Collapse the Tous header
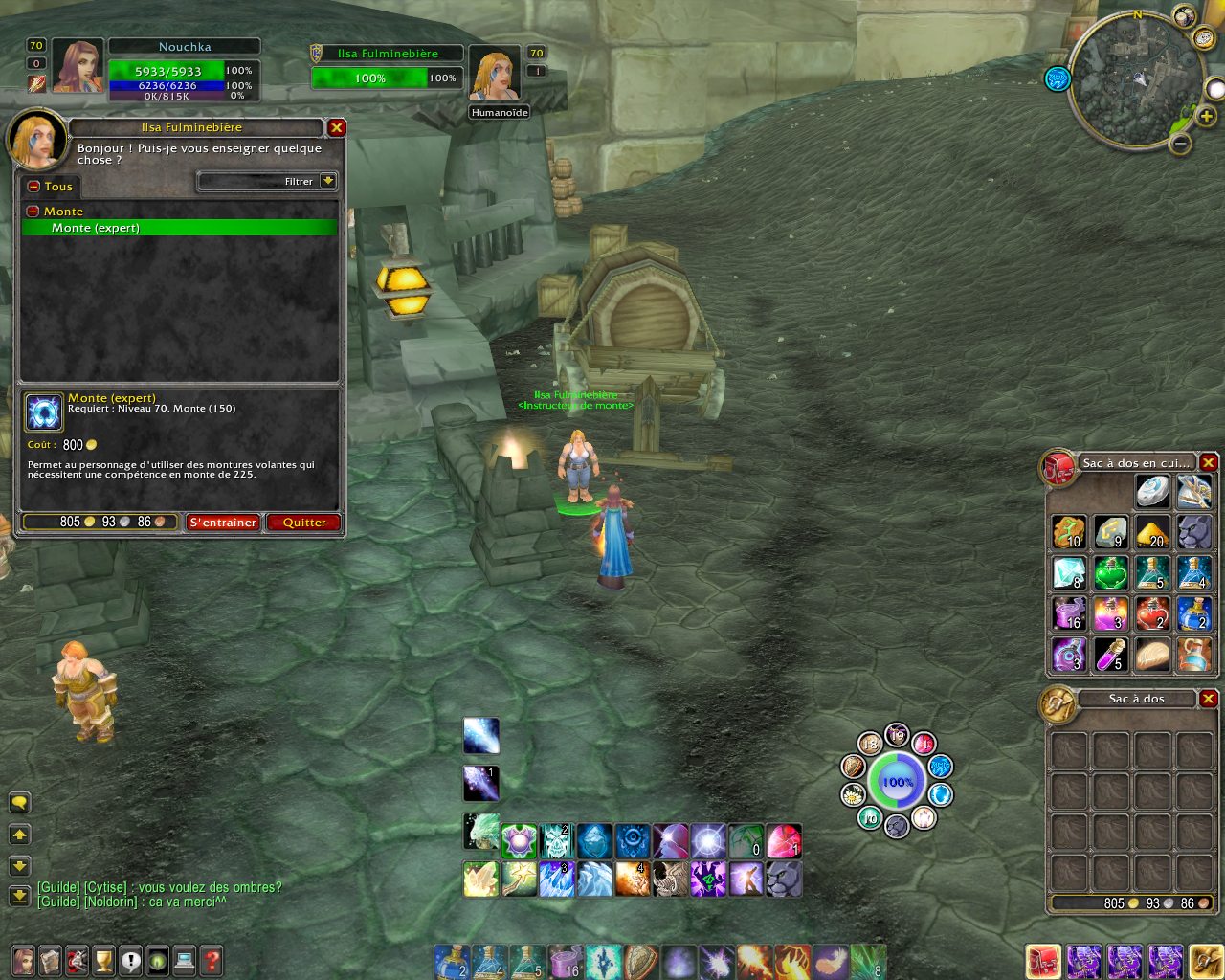 pos(33,187)
